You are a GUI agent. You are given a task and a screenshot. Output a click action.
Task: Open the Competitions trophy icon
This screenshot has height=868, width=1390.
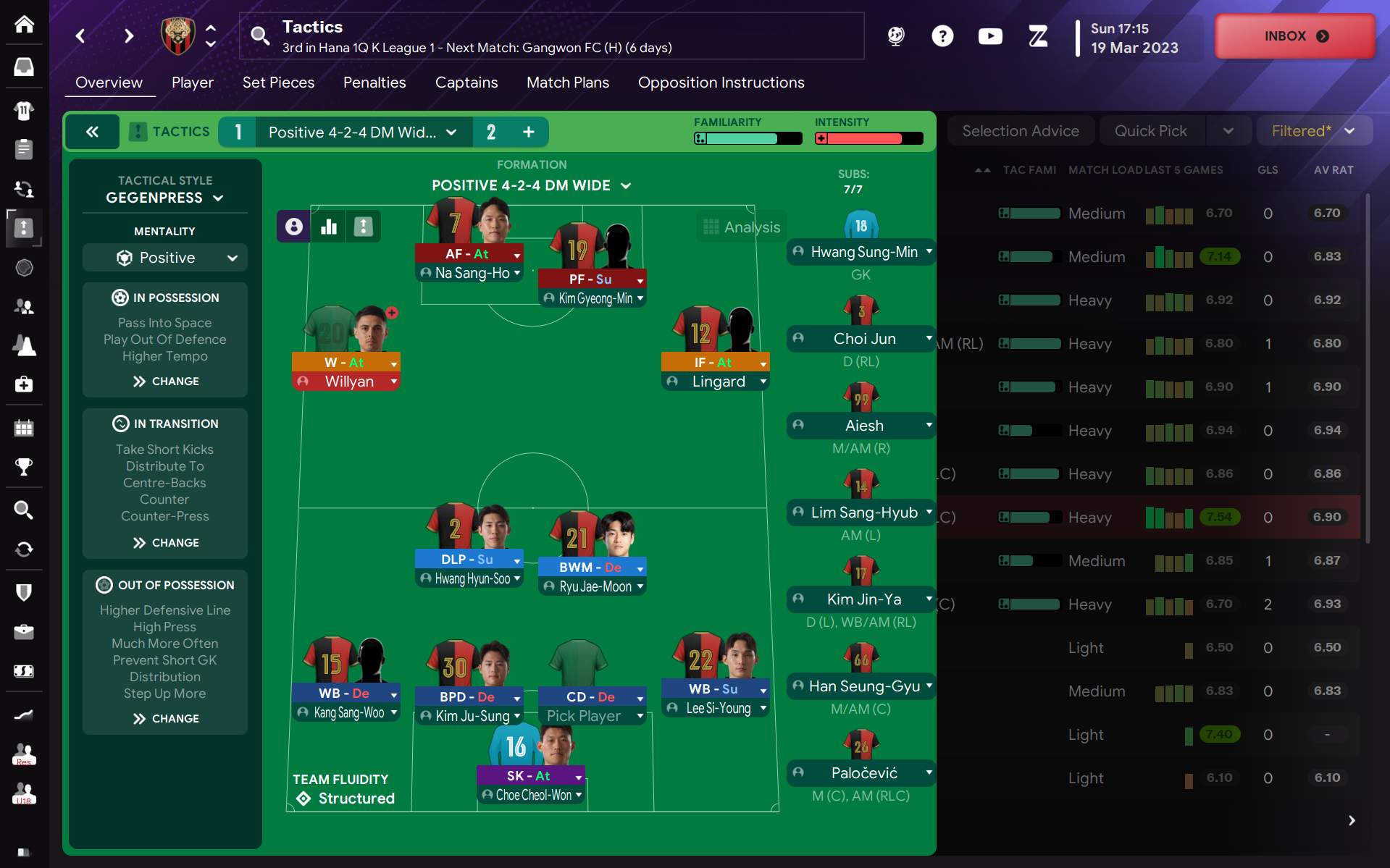pyautogui.click(x=24, y=467)
